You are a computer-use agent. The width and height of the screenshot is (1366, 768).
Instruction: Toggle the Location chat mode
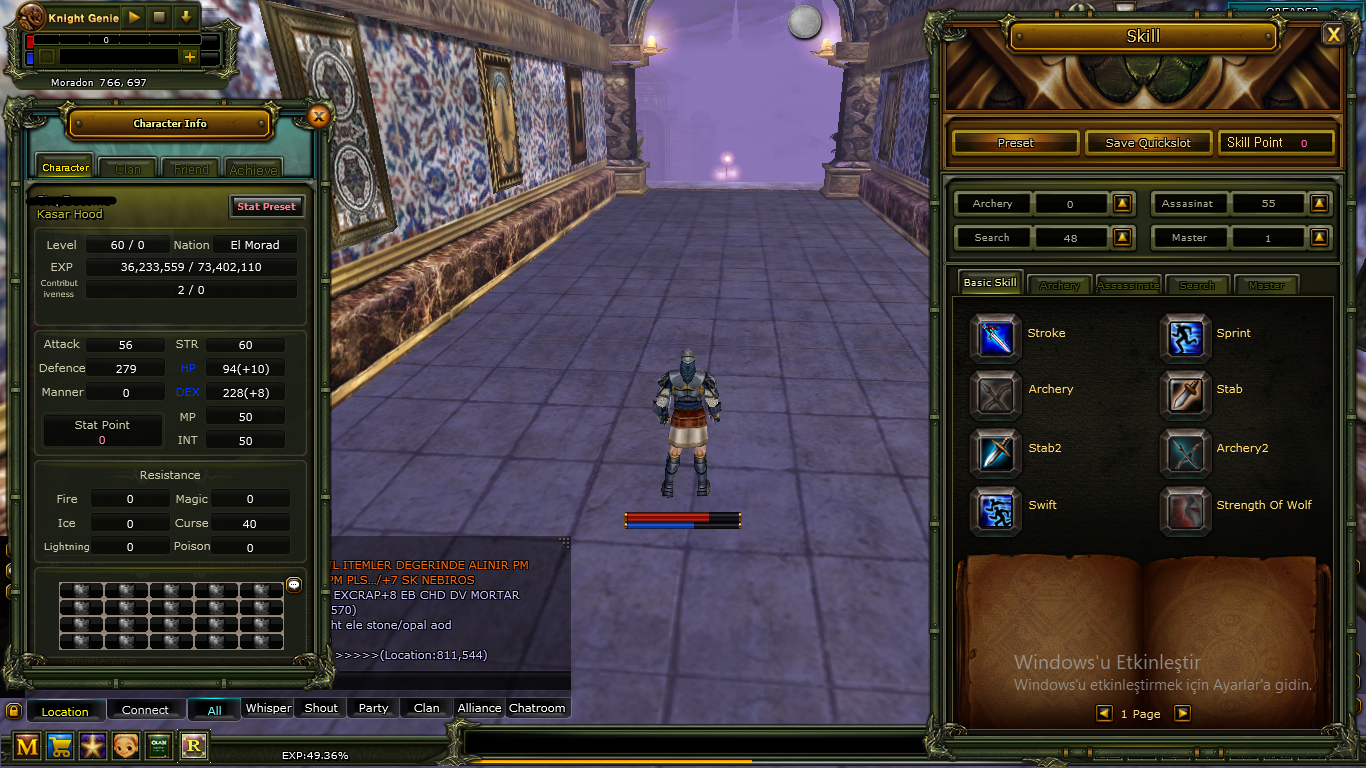click(66, 710)
